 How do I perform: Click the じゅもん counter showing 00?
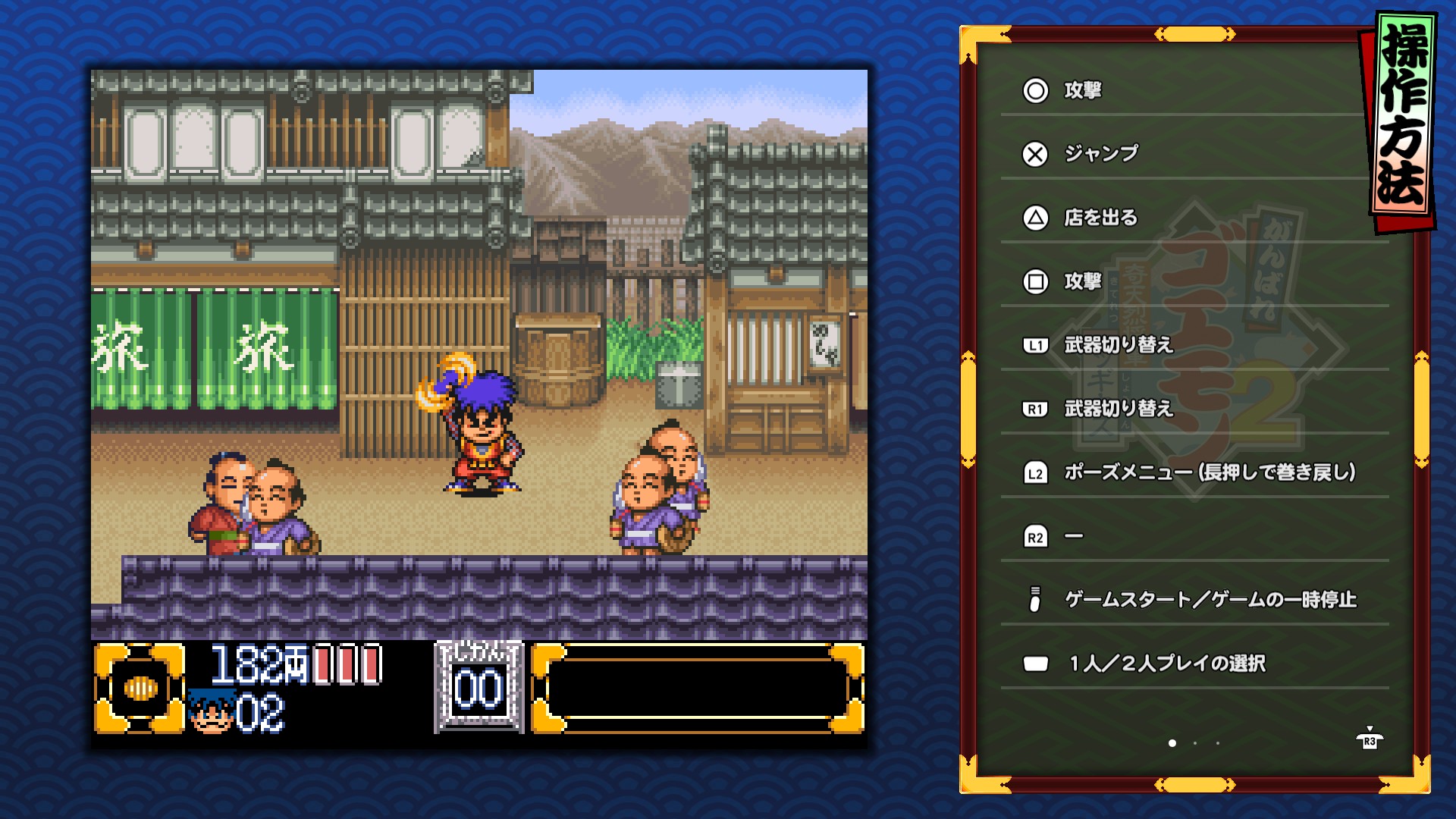pos(479,686)
